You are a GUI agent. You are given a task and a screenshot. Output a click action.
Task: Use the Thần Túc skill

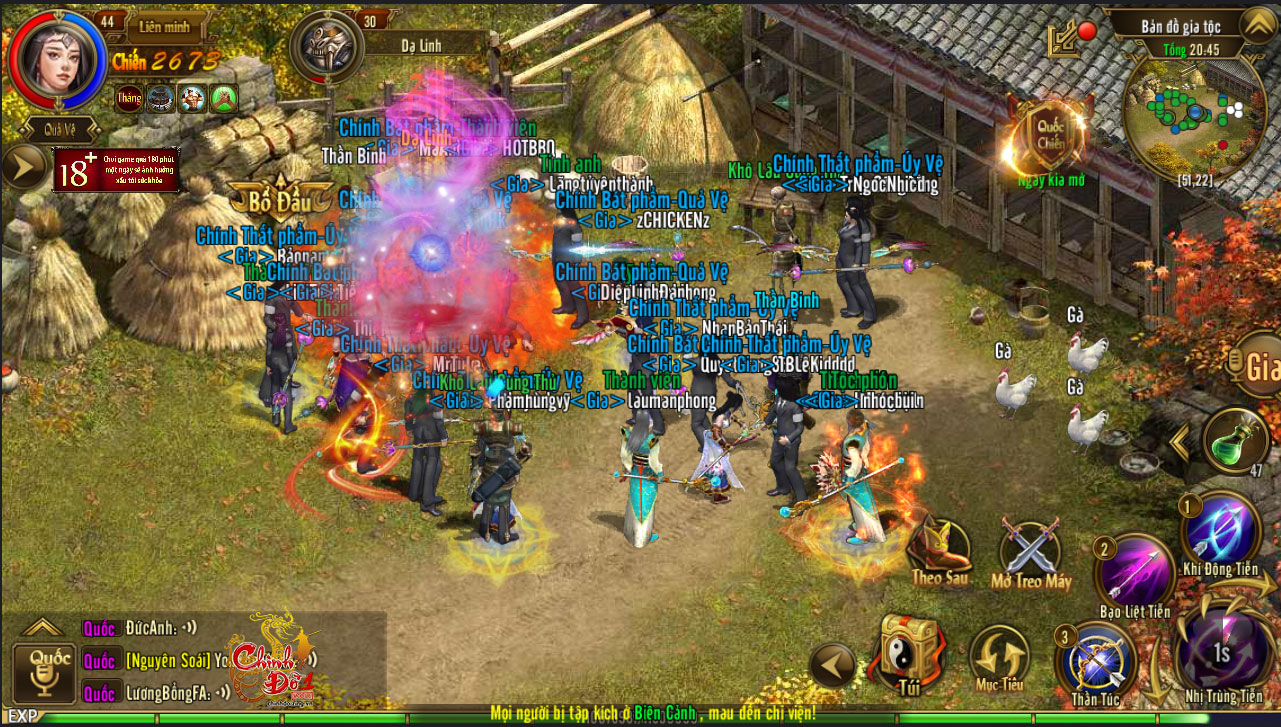pos(1097,662)
